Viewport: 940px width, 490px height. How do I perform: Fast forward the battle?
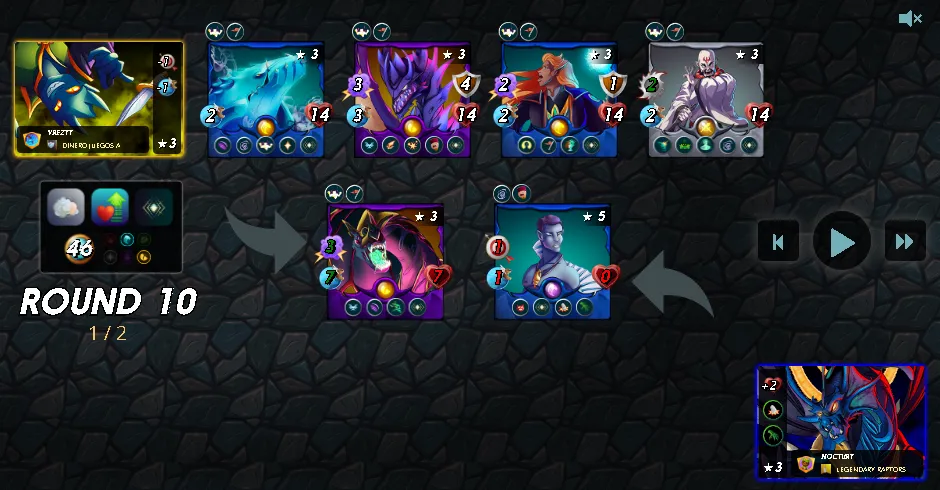[904, 241]
